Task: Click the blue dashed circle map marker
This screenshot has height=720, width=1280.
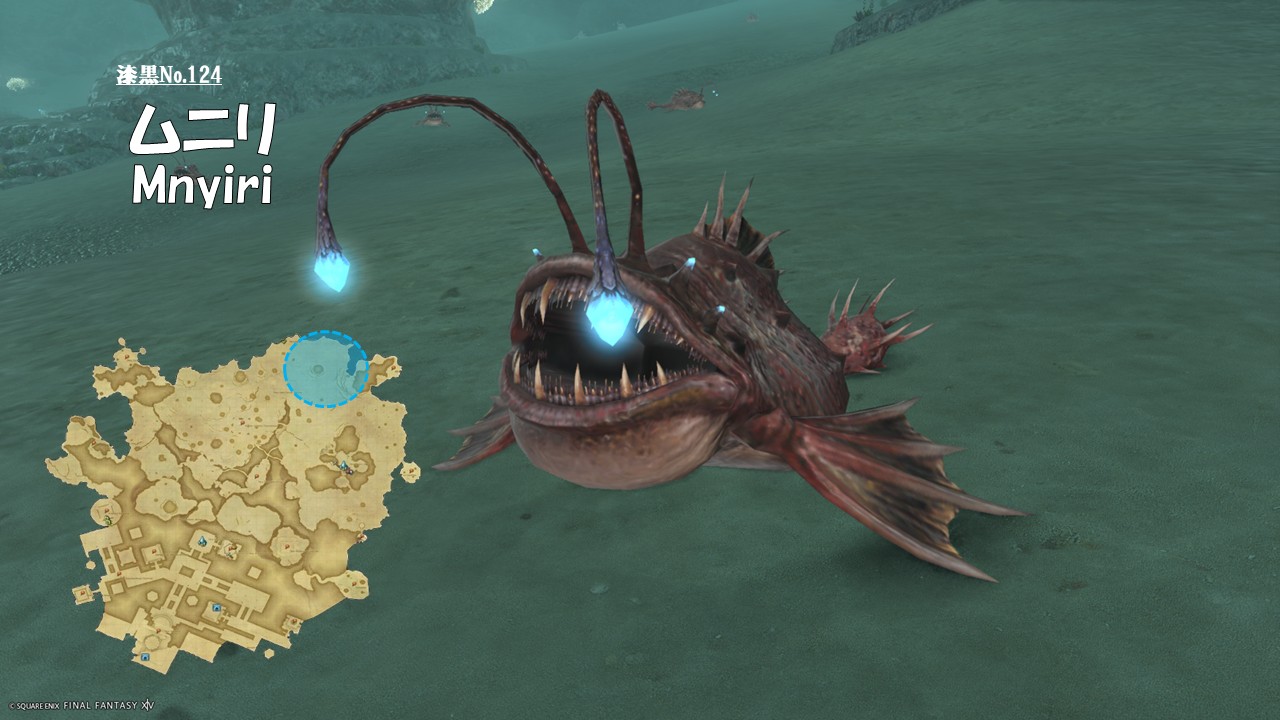Action: click(326, 369)
